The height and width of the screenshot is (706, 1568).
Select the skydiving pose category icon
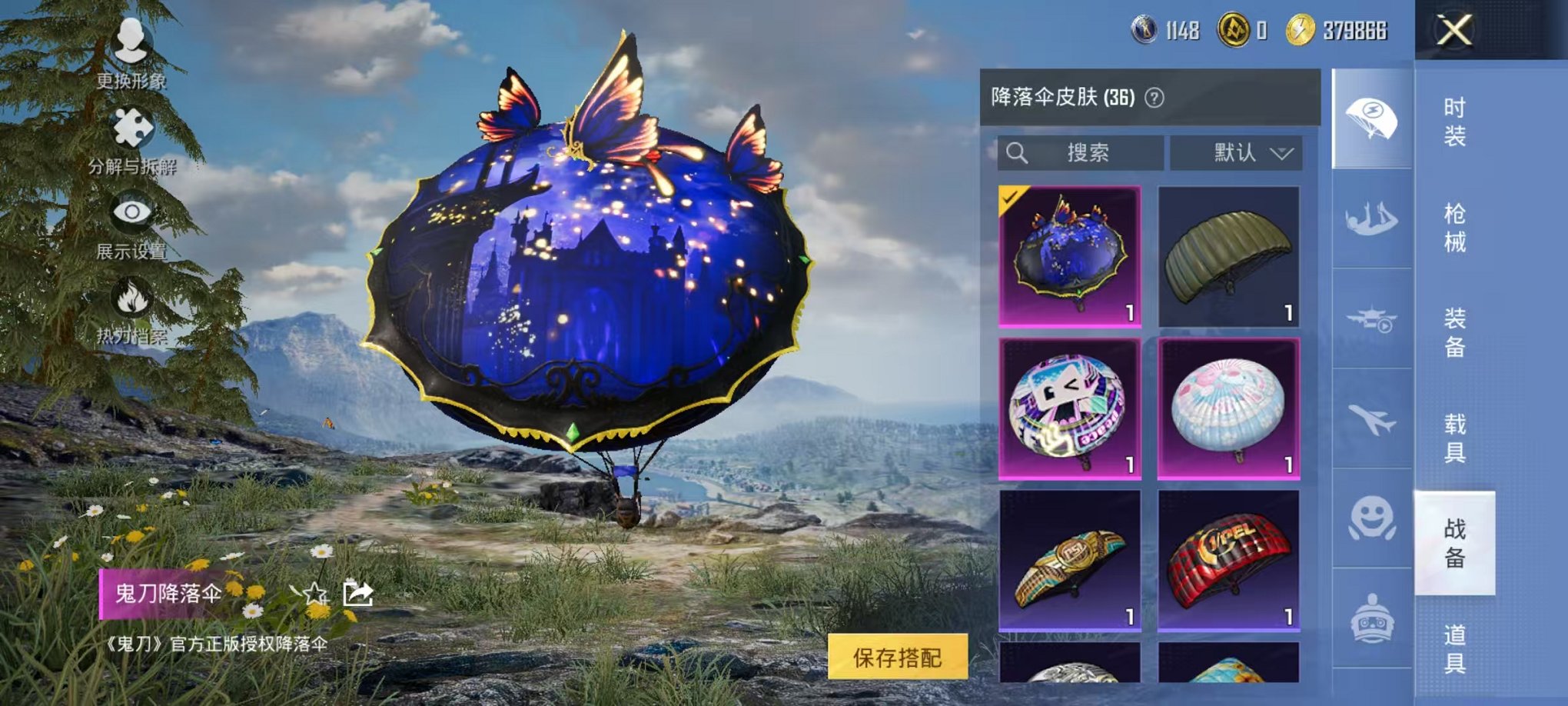point(1371,218)
